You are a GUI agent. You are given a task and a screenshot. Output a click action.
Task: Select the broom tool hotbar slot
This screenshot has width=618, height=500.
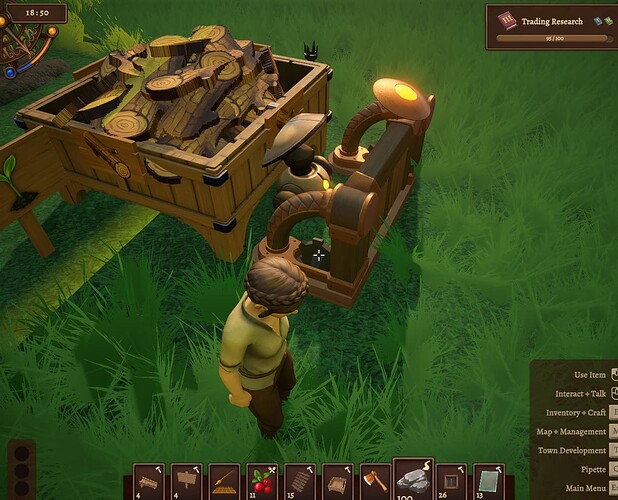click(225, 481)
